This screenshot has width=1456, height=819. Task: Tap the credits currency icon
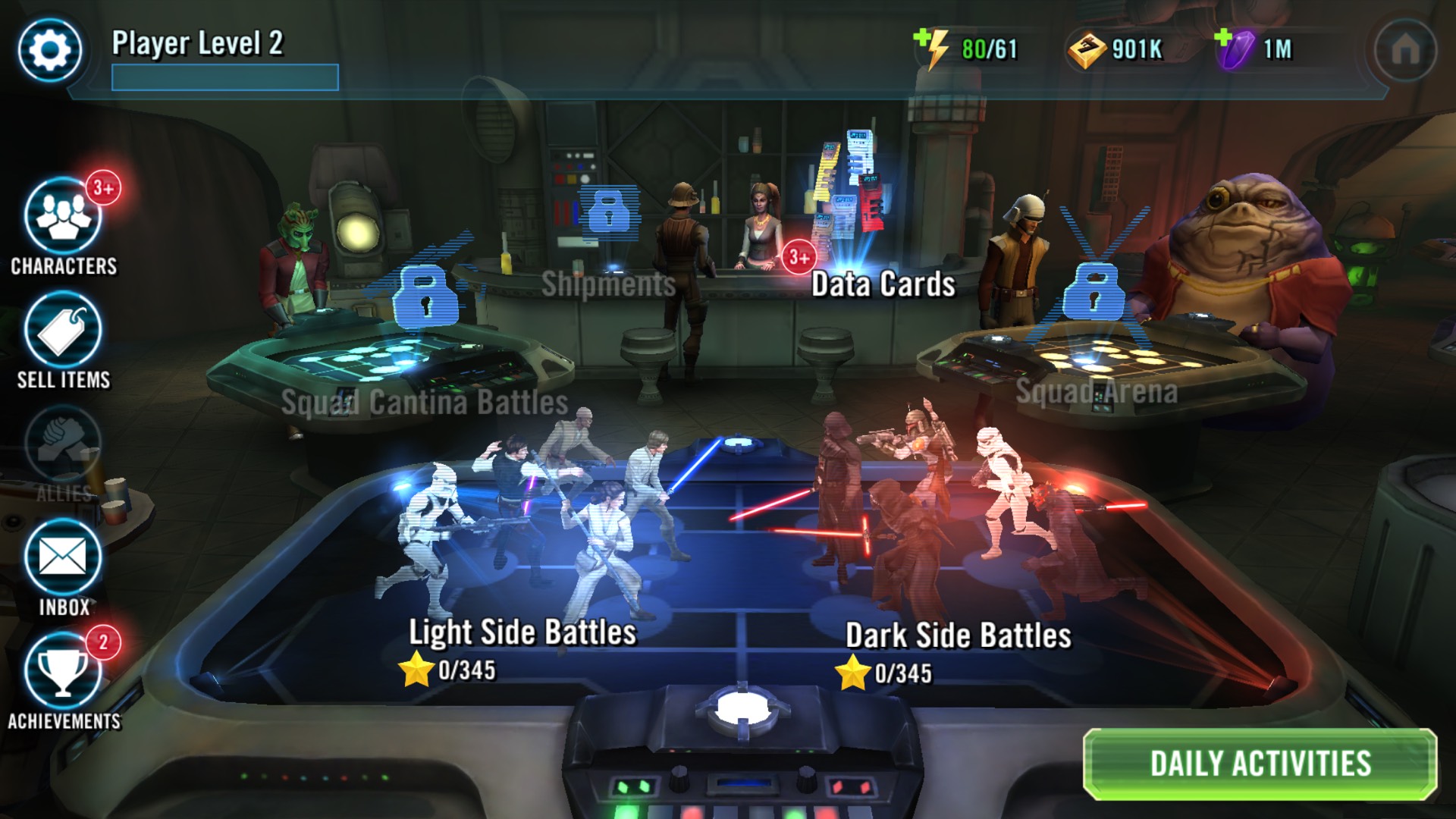click(x=1086, y=50)
